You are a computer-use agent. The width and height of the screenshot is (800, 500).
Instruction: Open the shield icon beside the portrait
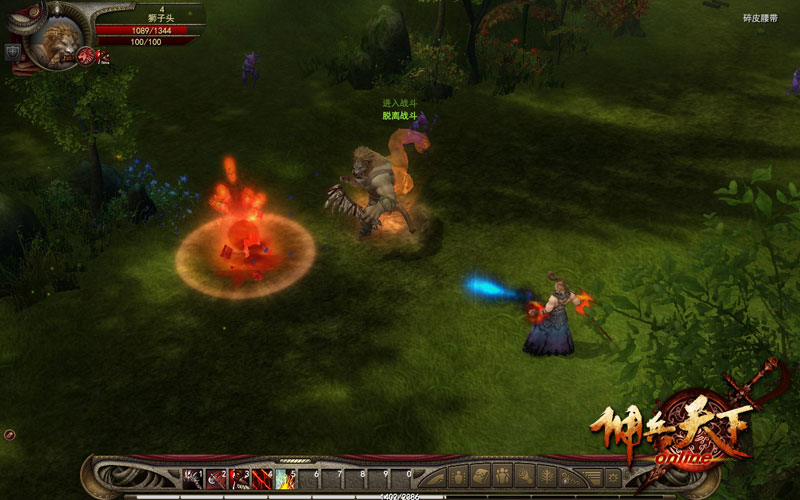(13, 51)
